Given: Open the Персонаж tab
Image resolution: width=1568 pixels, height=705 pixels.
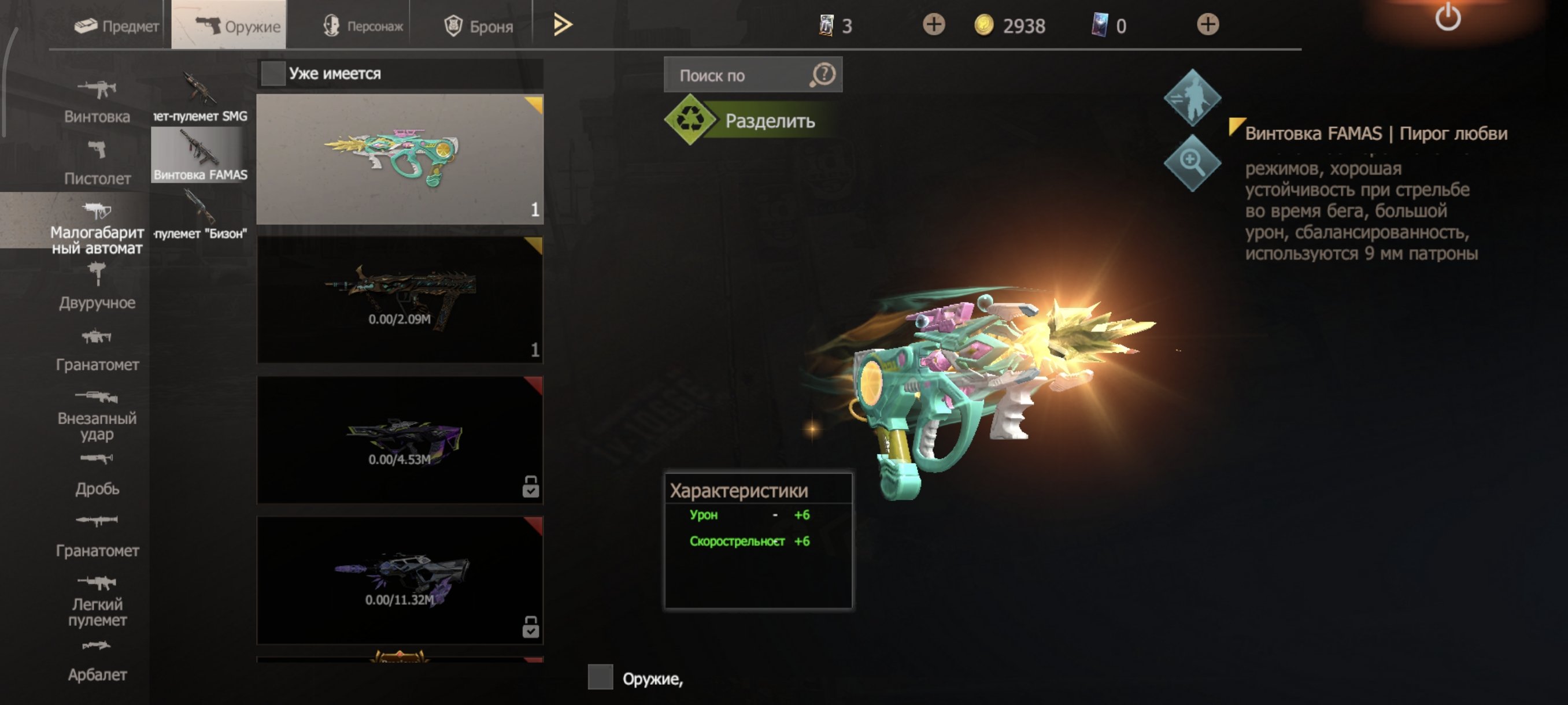Looking at the screenshot, I should [363, 26].
